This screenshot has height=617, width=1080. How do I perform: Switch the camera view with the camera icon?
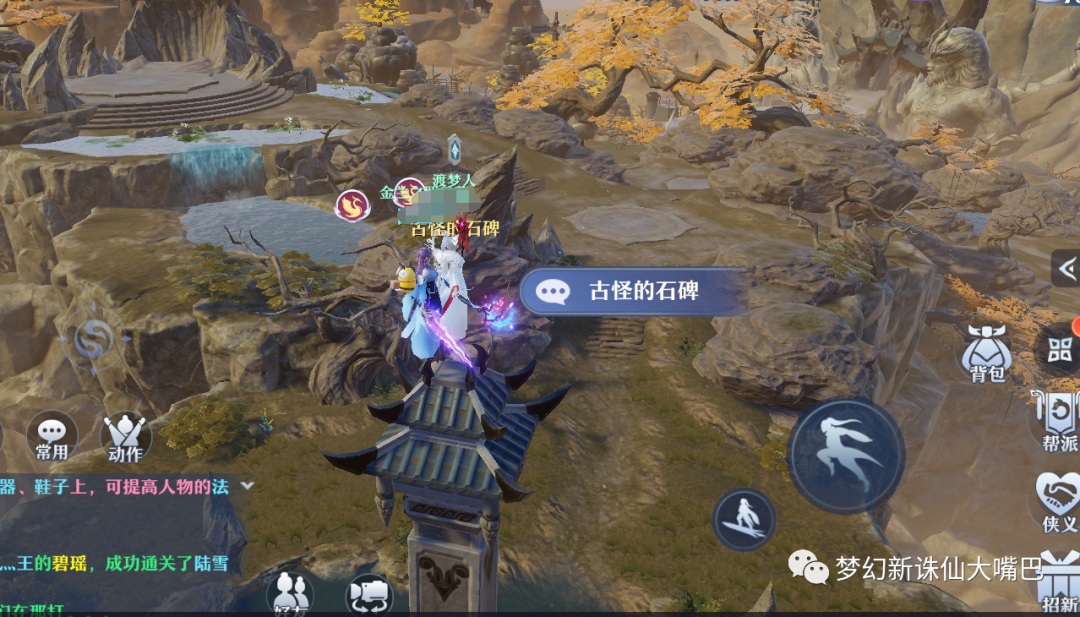[x=369, y=595]
